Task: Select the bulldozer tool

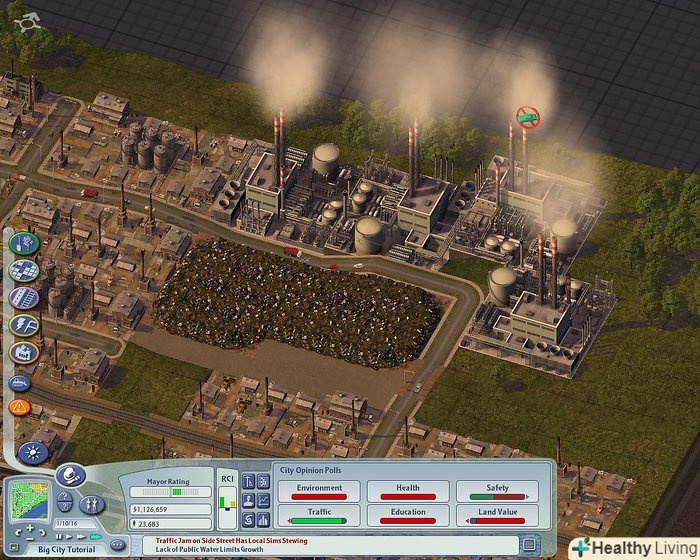Action: tap(20, 381)
